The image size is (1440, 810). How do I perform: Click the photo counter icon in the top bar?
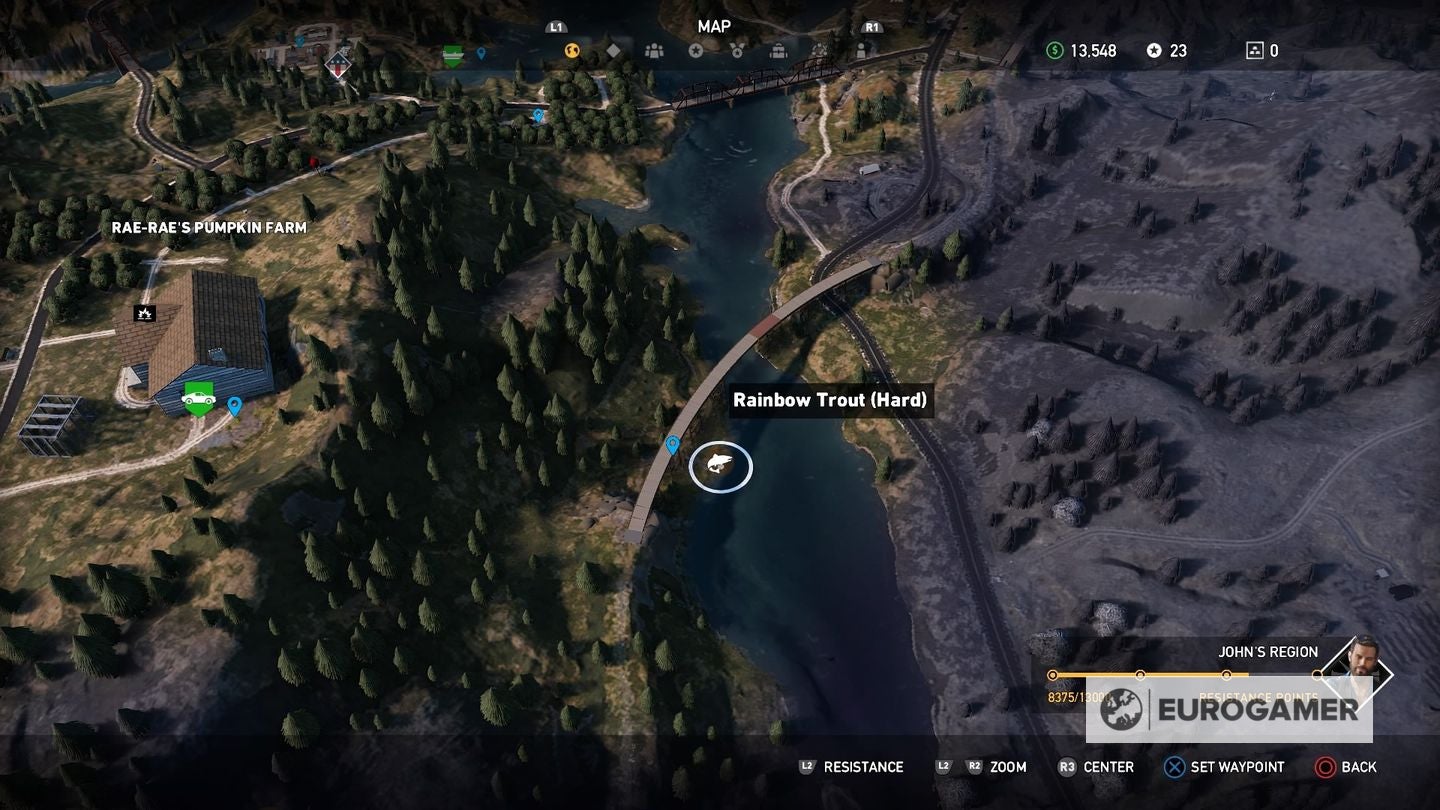1253,49
